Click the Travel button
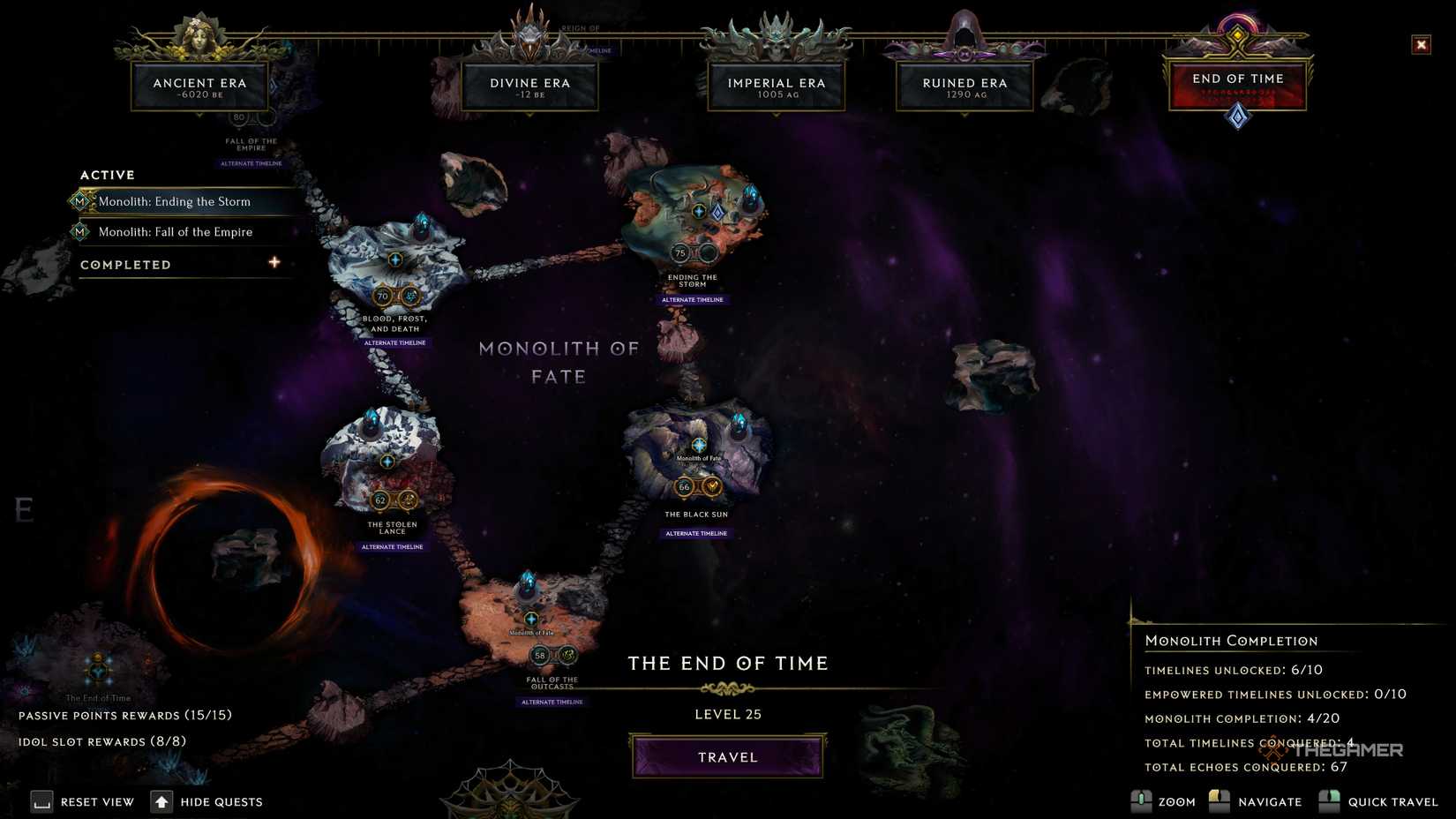Screen dimensions: 1456x819 (x=727, y=756)
